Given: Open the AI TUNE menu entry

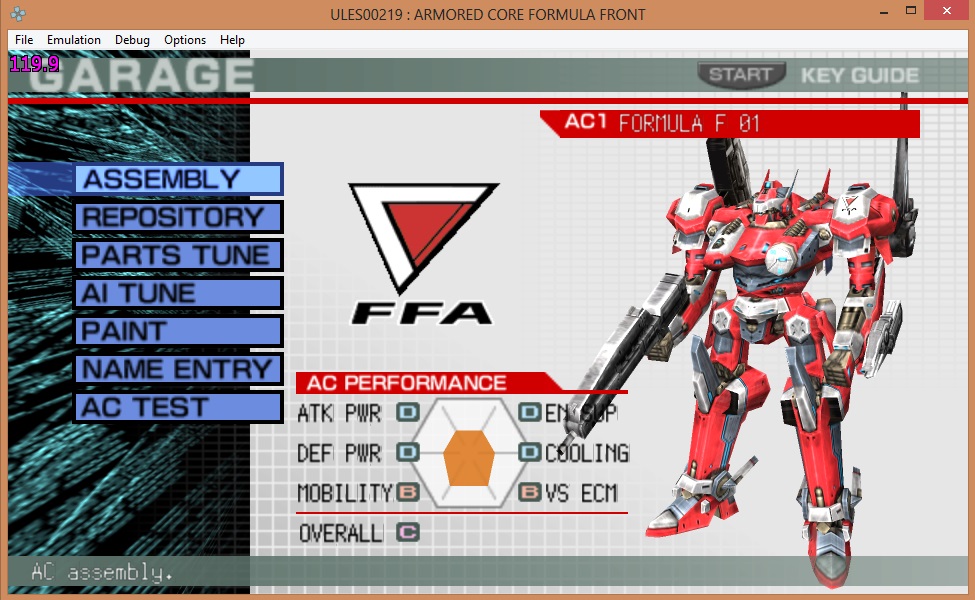Looking at the screenshot, I should (x=178, y=293).
